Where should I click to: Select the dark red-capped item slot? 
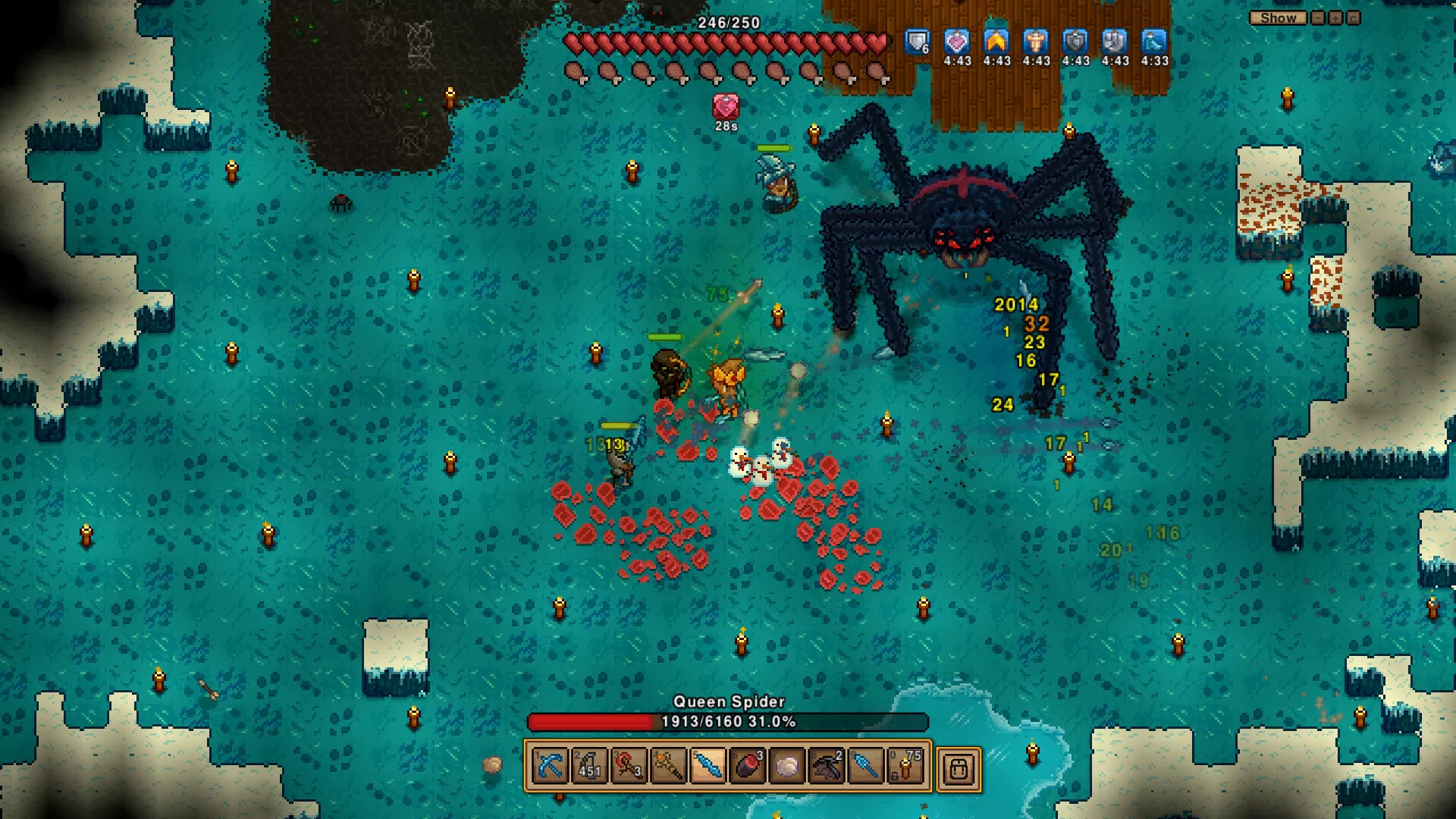pyautogui.click(x=747, y=767)
